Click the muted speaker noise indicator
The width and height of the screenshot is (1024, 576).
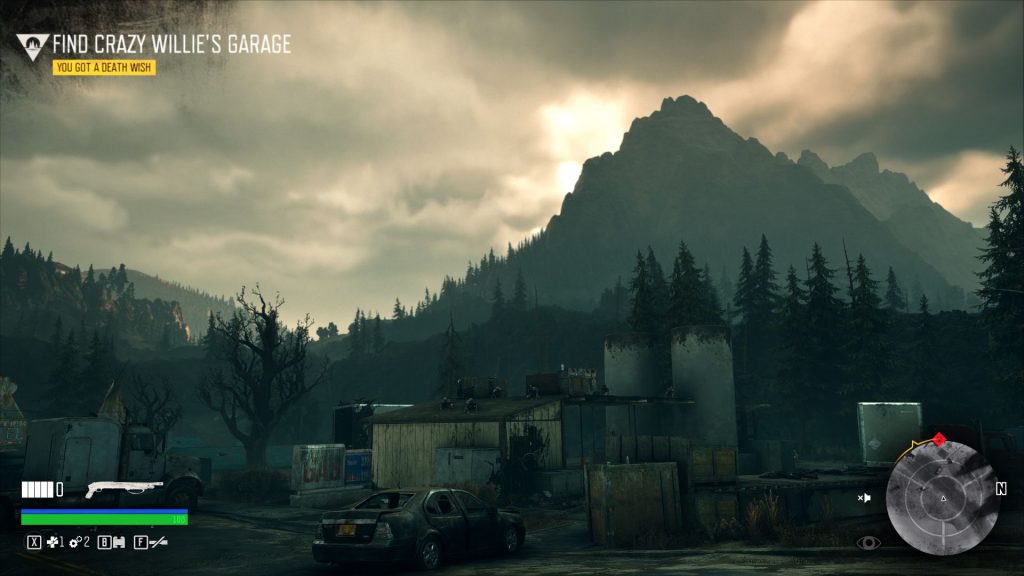[864, 497]
